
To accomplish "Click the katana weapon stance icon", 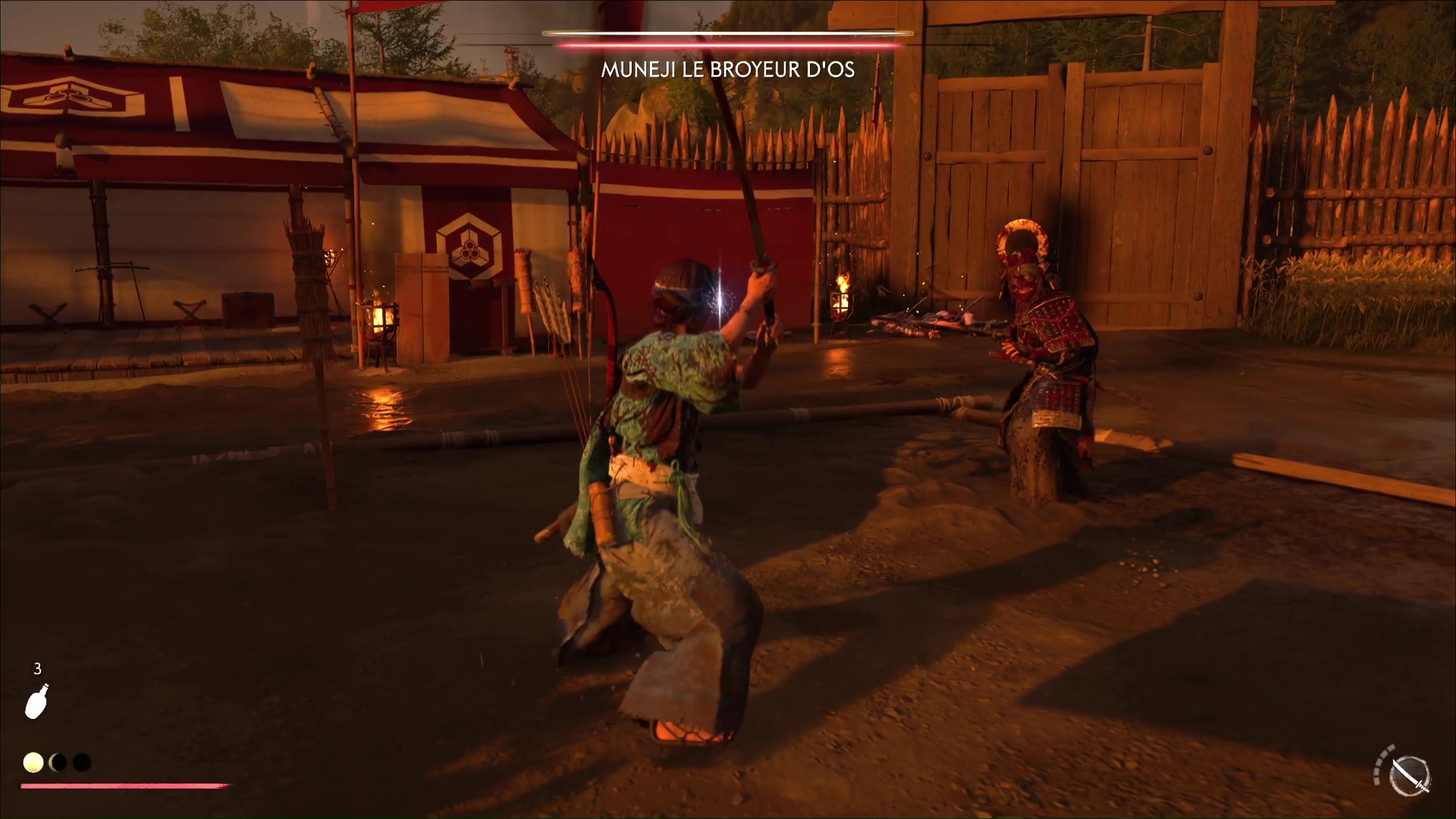I will pos(1409,777).
